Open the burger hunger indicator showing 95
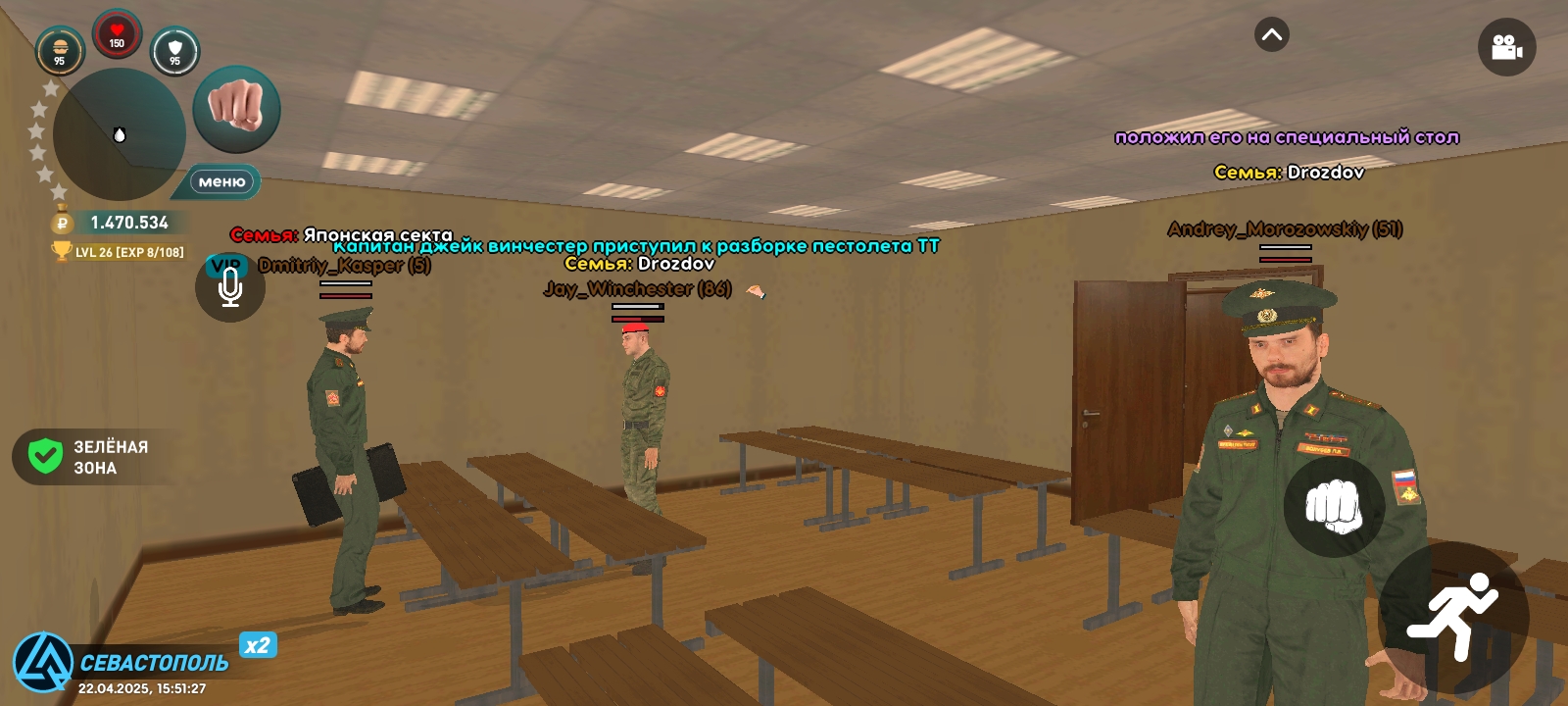The width and height of the screenshot is (1568, 706). click(59, 46)
